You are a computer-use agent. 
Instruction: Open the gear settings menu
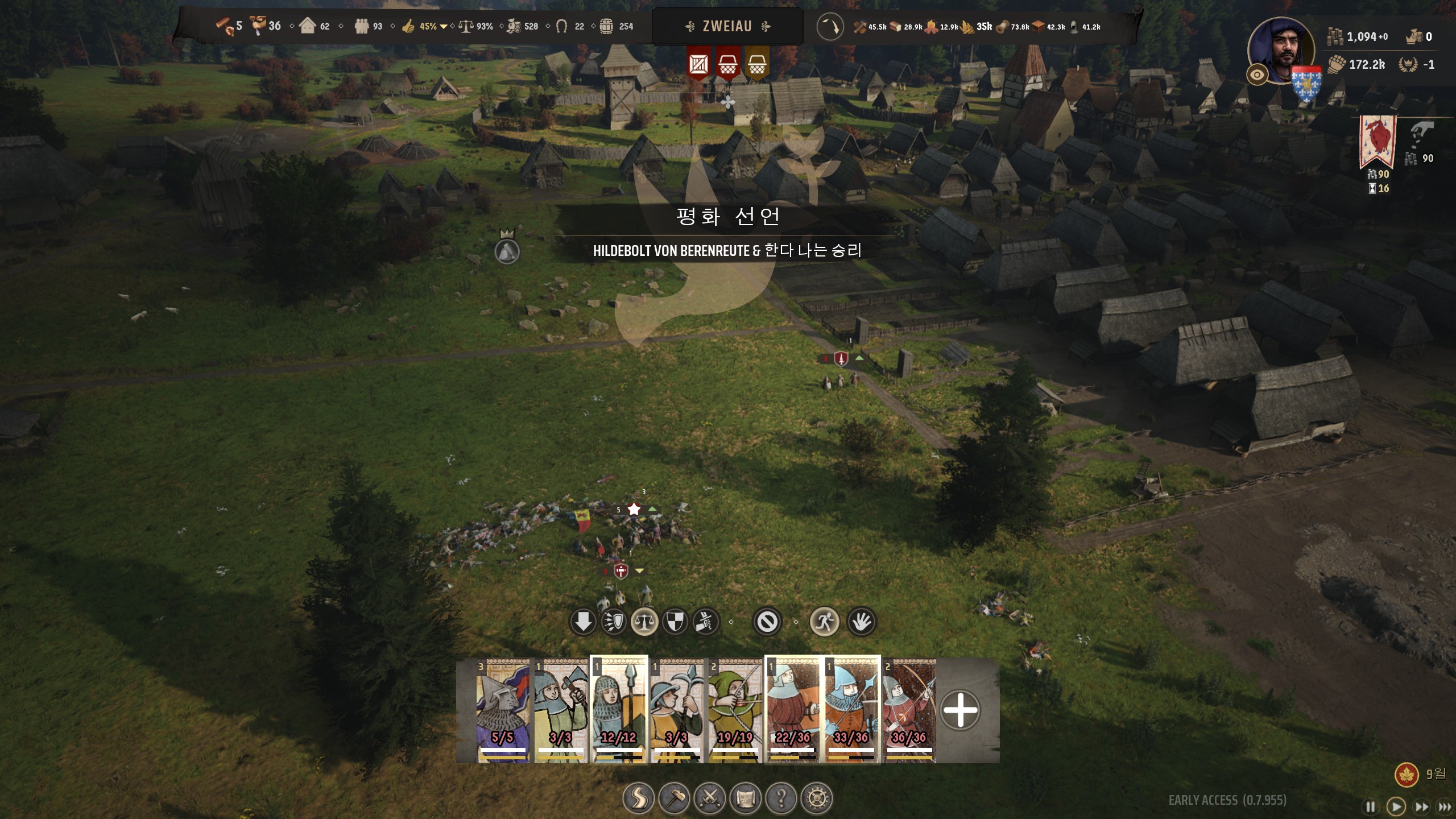tap(817, 799)
